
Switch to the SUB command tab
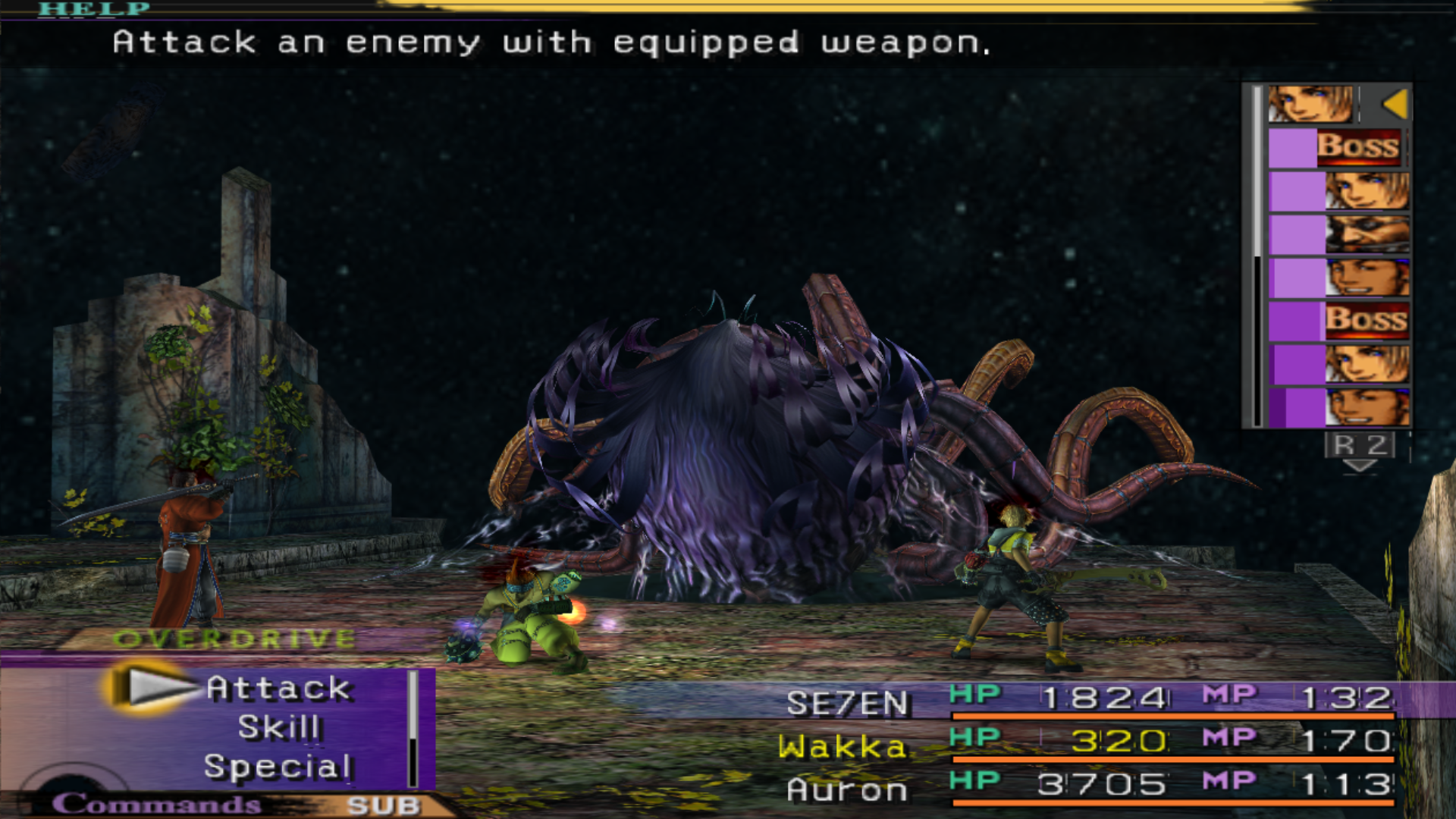384,805
